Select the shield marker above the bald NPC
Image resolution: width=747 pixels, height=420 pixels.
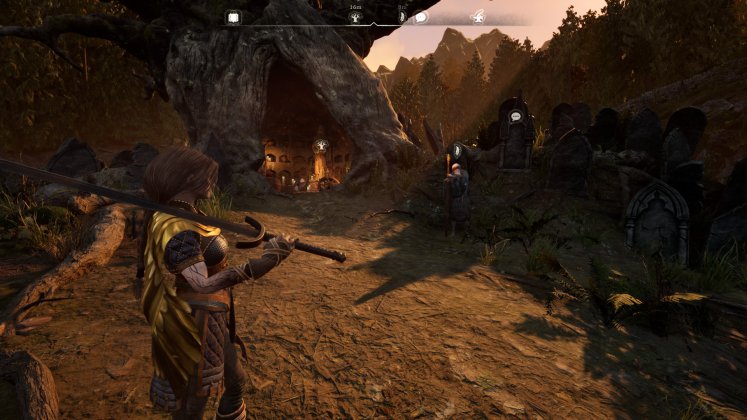coord(457,150)
